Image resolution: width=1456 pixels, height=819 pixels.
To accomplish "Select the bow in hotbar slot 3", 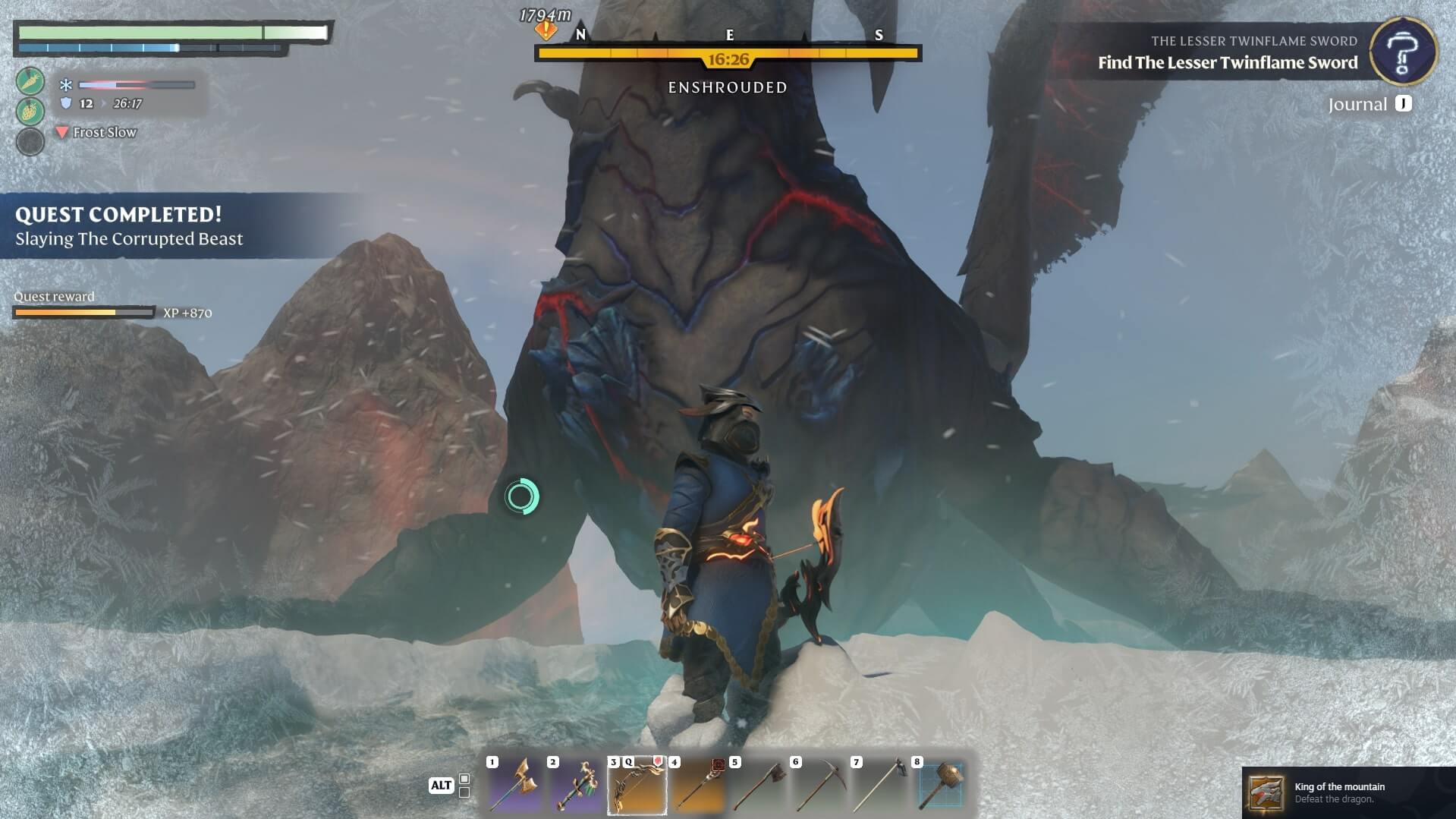I will click(637, 785).
